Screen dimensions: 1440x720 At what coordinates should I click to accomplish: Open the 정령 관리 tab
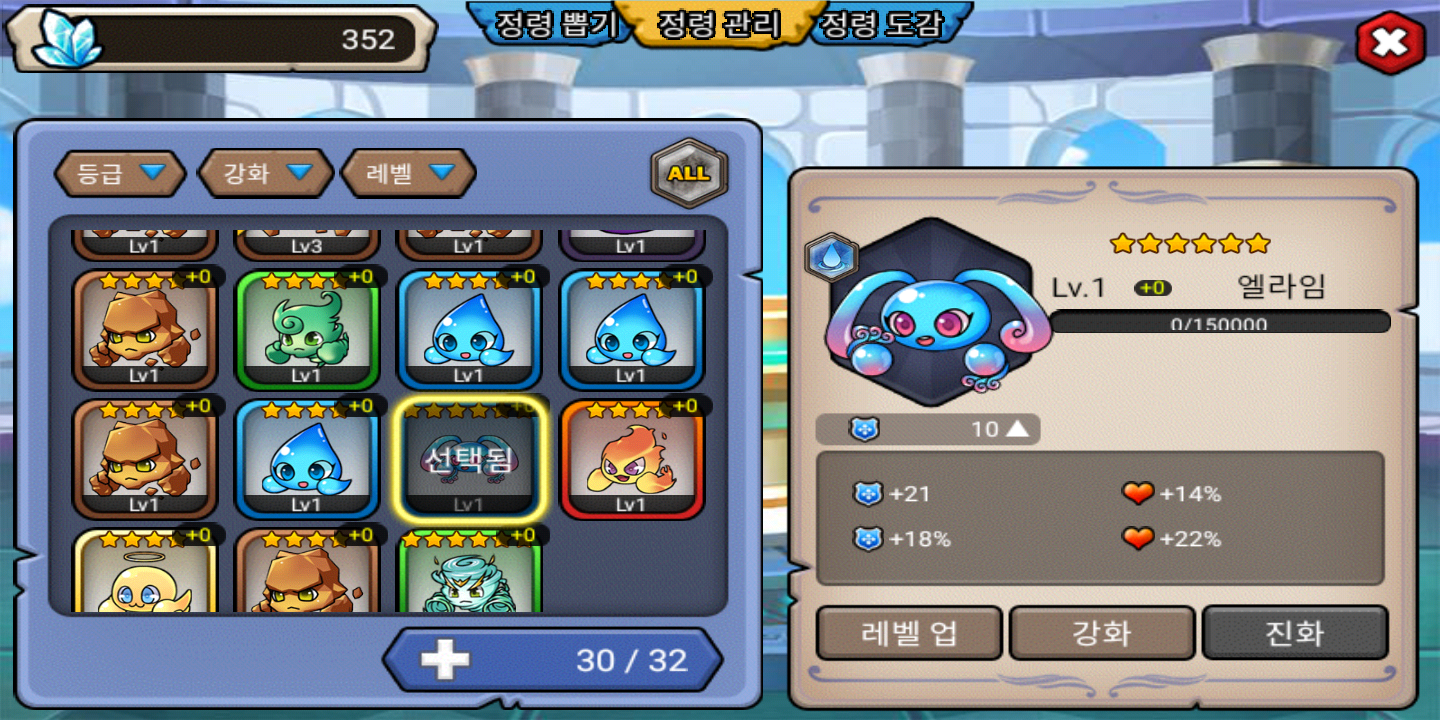click(x=718, y=24)
